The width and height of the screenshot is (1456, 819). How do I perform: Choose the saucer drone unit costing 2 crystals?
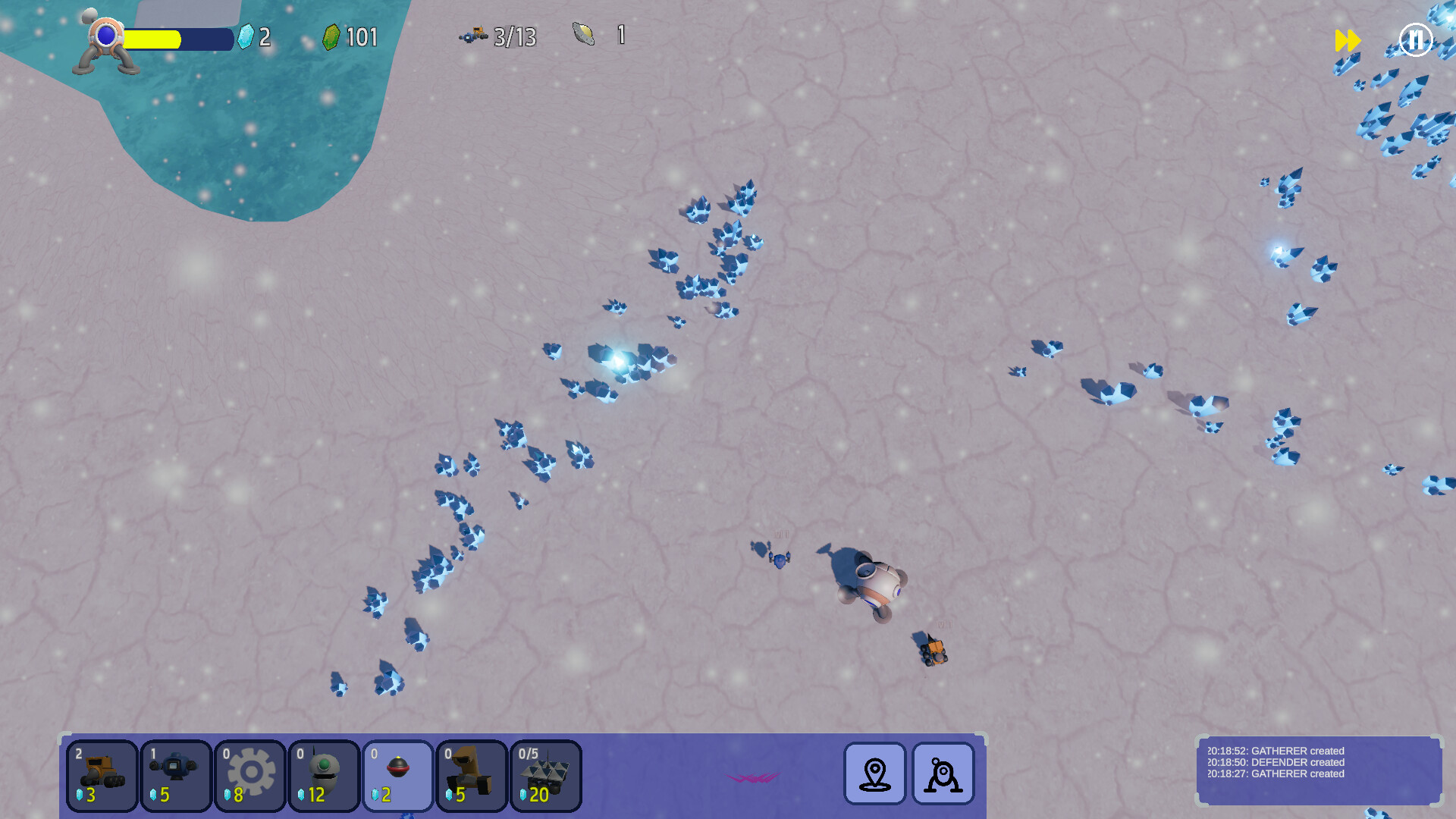(x=398, y=775)
